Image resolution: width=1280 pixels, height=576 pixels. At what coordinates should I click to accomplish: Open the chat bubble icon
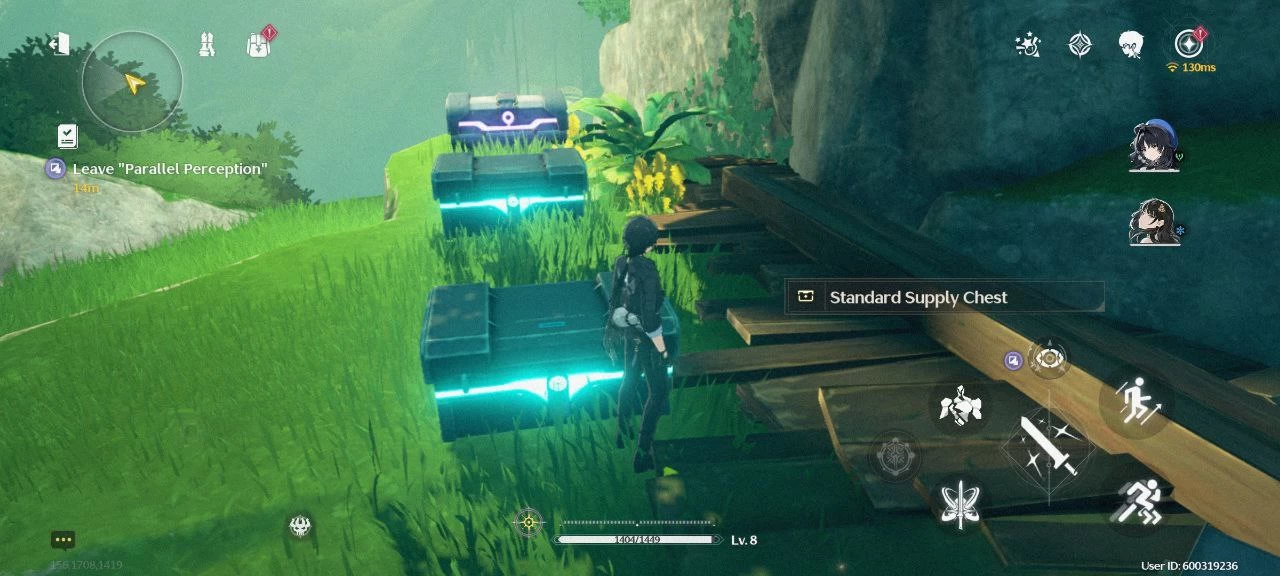point(63,541)
